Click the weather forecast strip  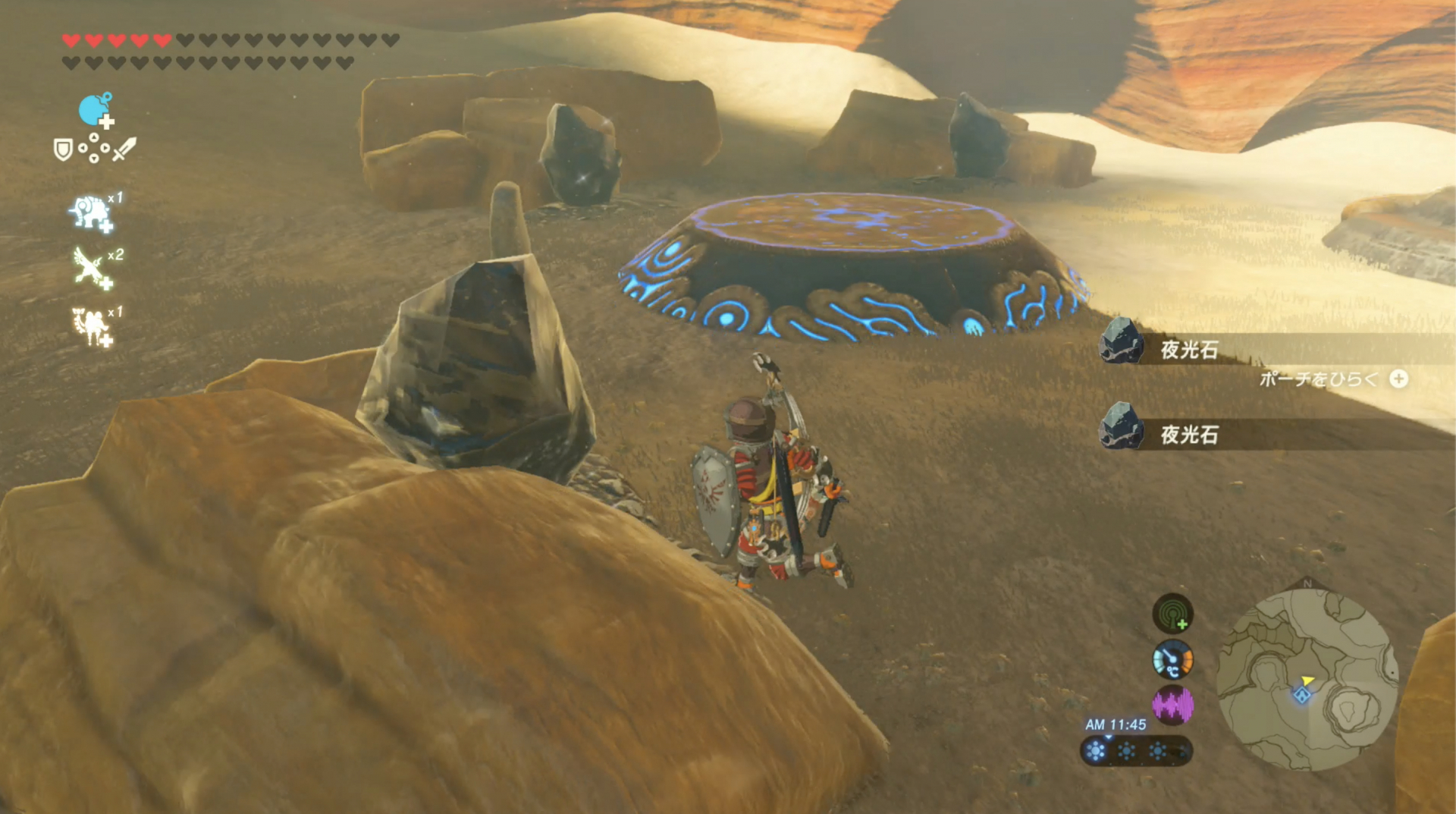(x=1135, y=751)
